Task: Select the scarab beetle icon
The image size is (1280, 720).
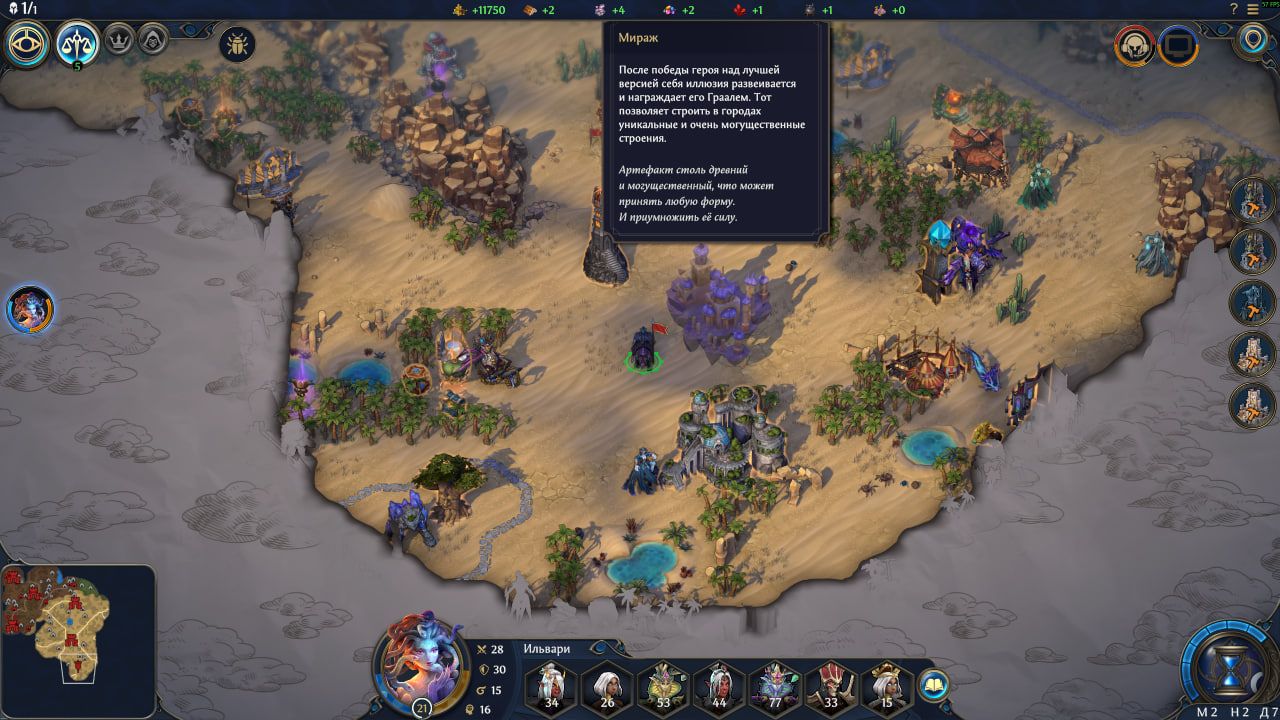Action: point(237,44)
